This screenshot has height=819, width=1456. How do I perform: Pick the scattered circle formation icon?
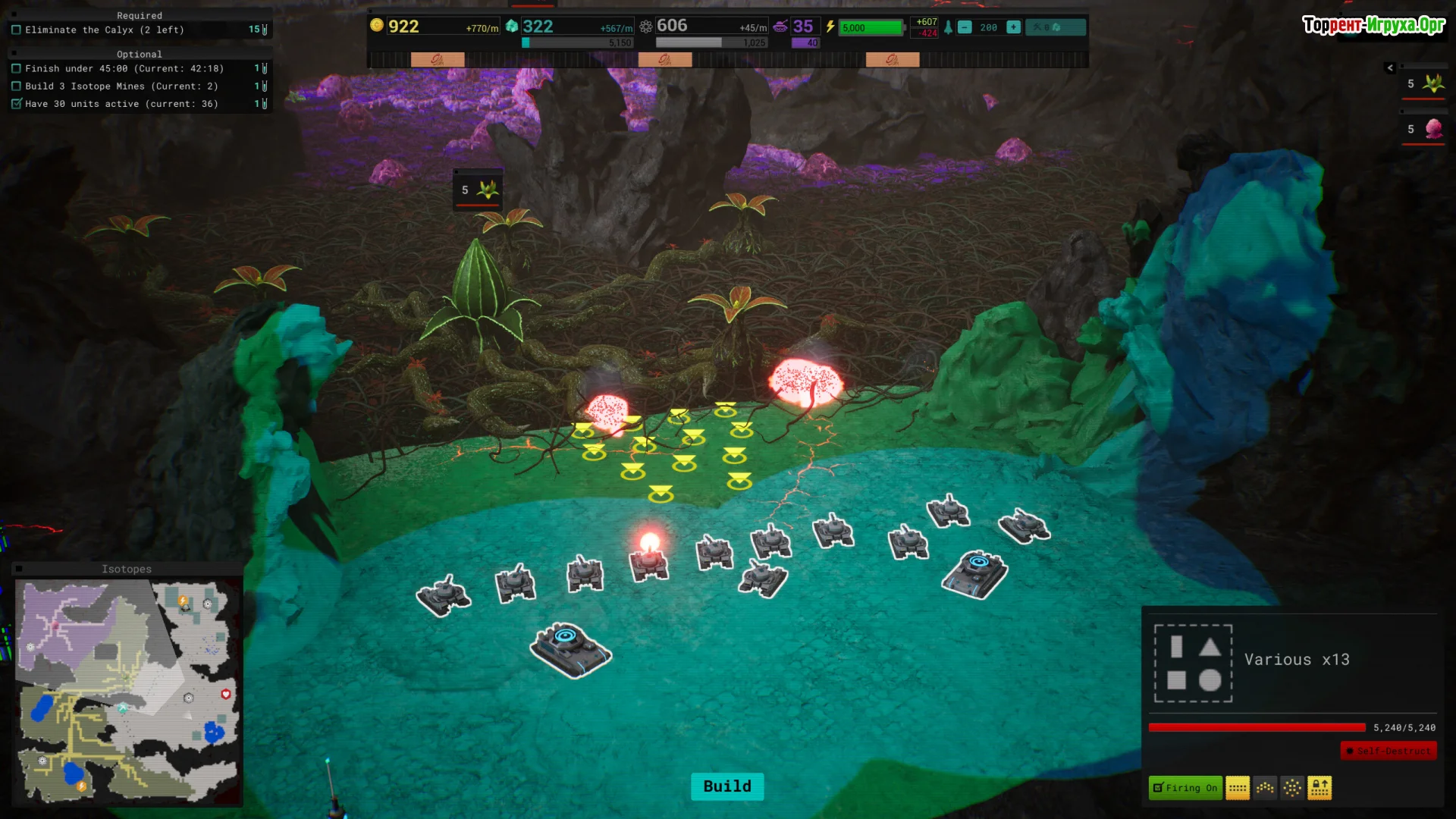(x=1292, y=788)
